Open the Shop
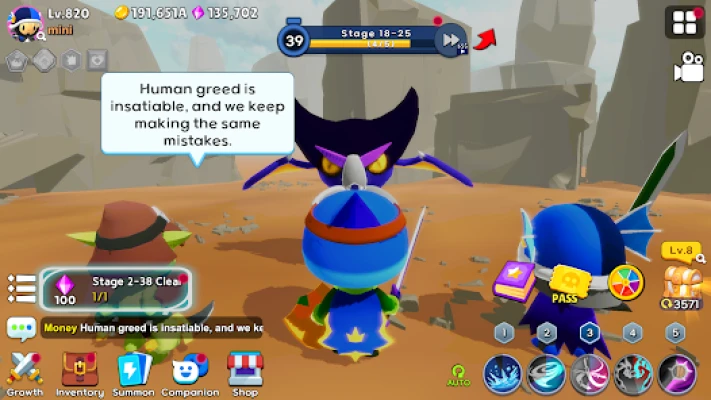 point(245,372)
